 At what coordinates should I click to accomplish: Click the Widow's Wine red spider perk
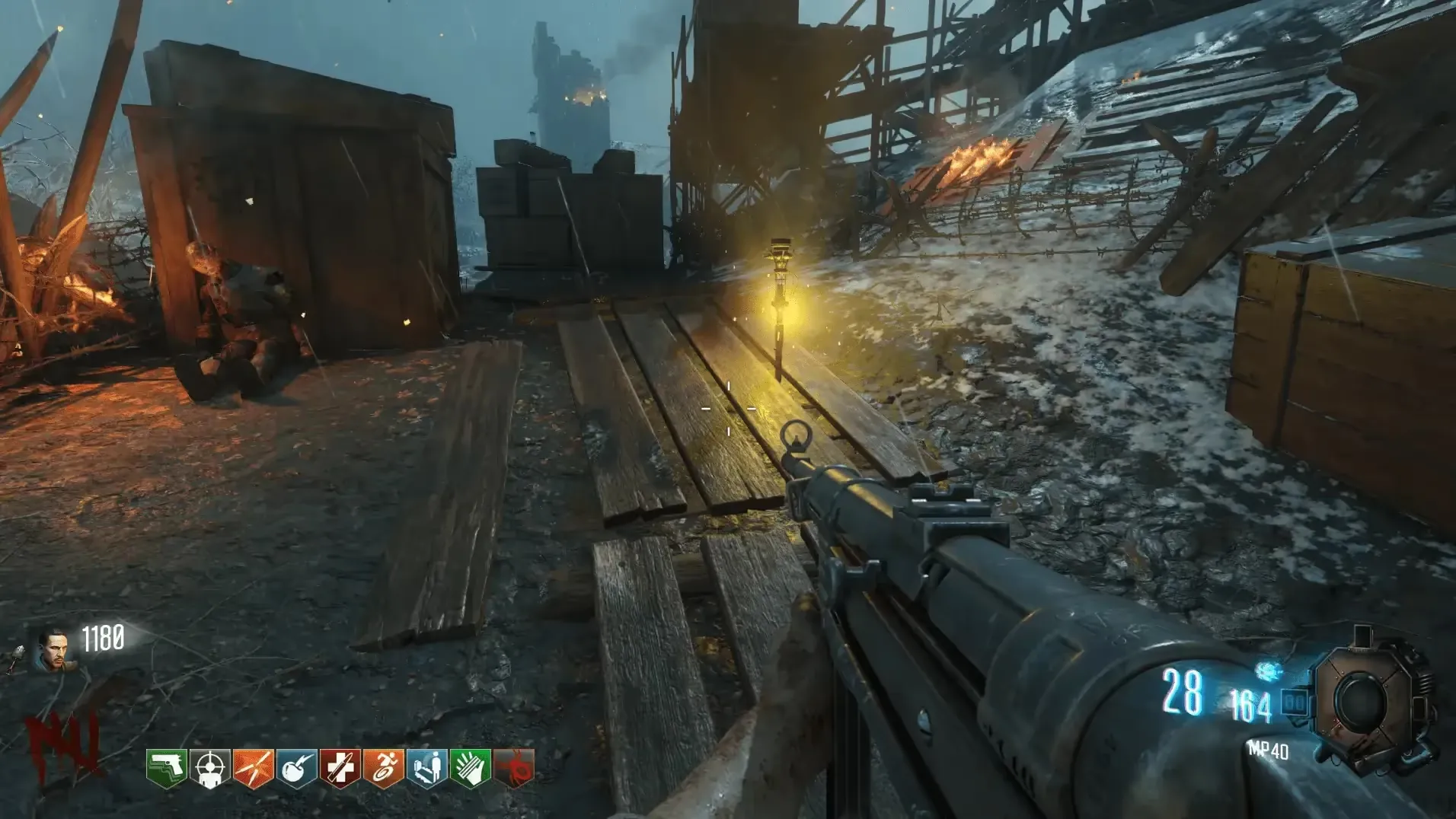click(x=514, y=767)
